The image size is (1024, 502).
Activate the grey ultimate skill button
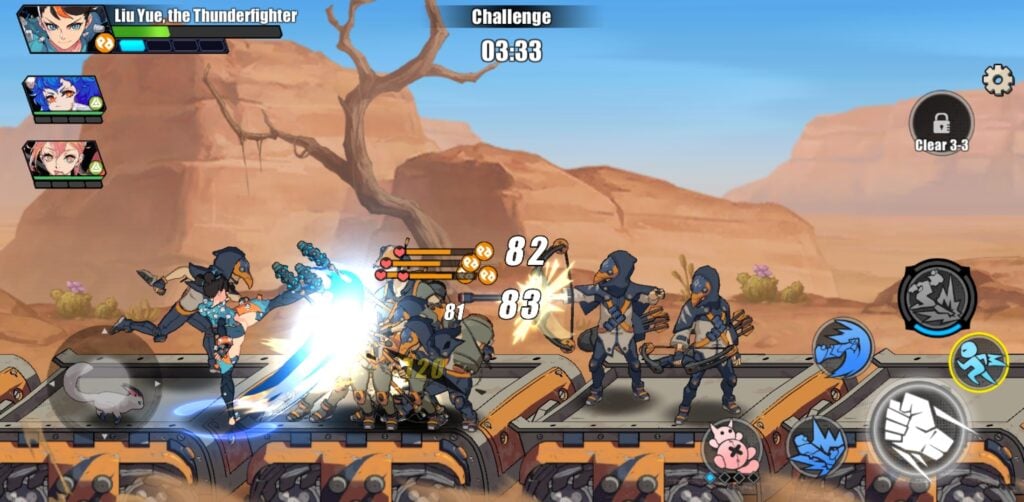[x=936, y=297]
